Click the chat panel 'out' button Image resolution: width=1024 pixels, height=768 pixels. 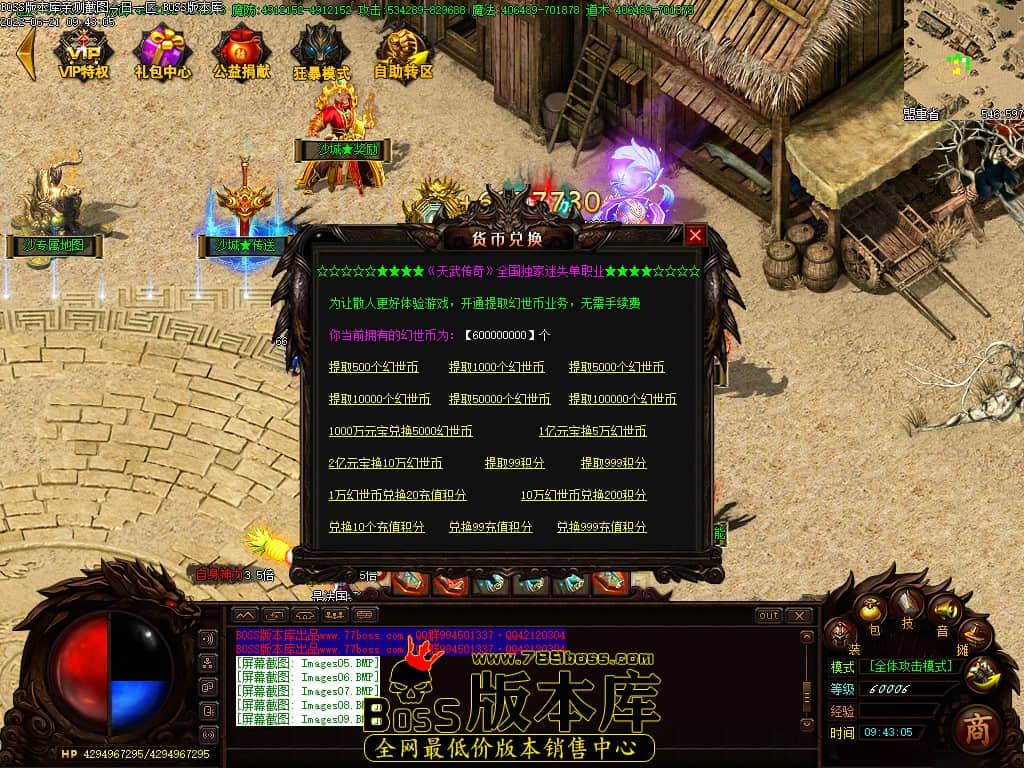768,615
